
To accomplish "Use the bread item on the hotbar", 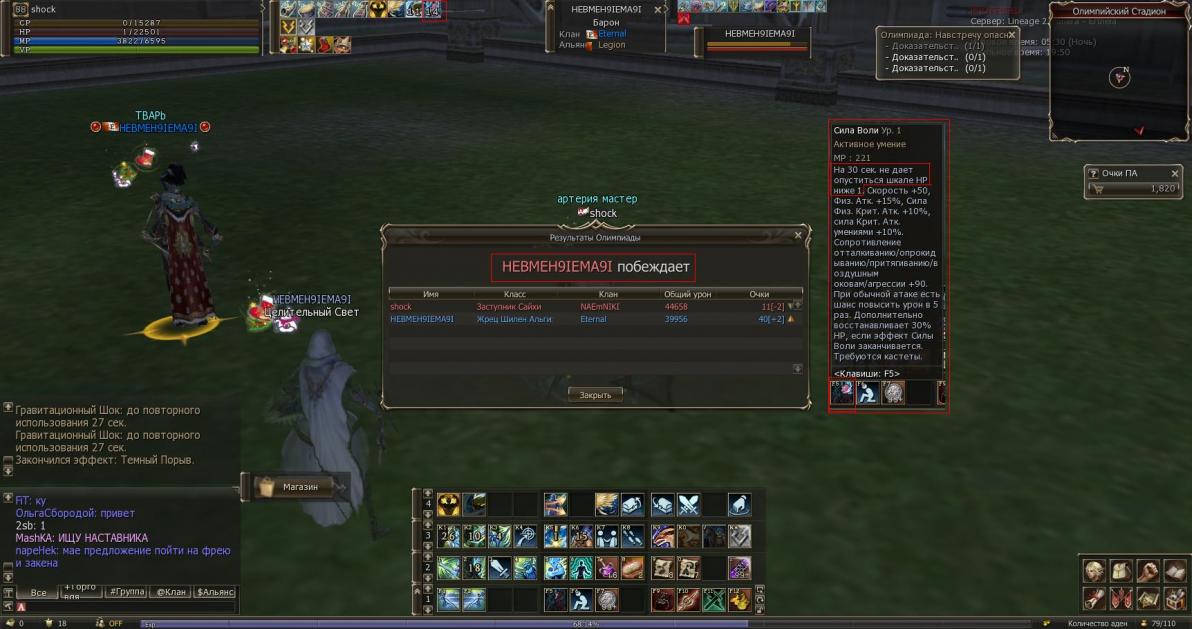I will tap(632, 568).
